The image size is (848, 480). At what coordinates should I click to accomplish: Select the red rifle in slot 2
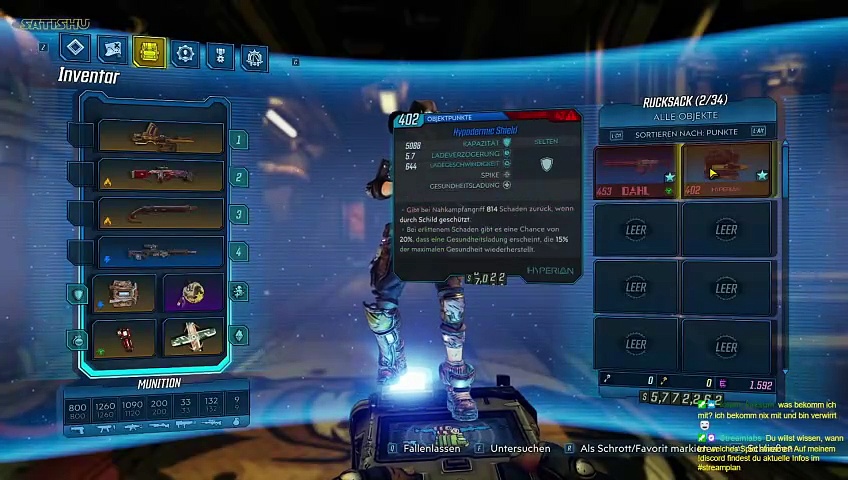(161, 176)
